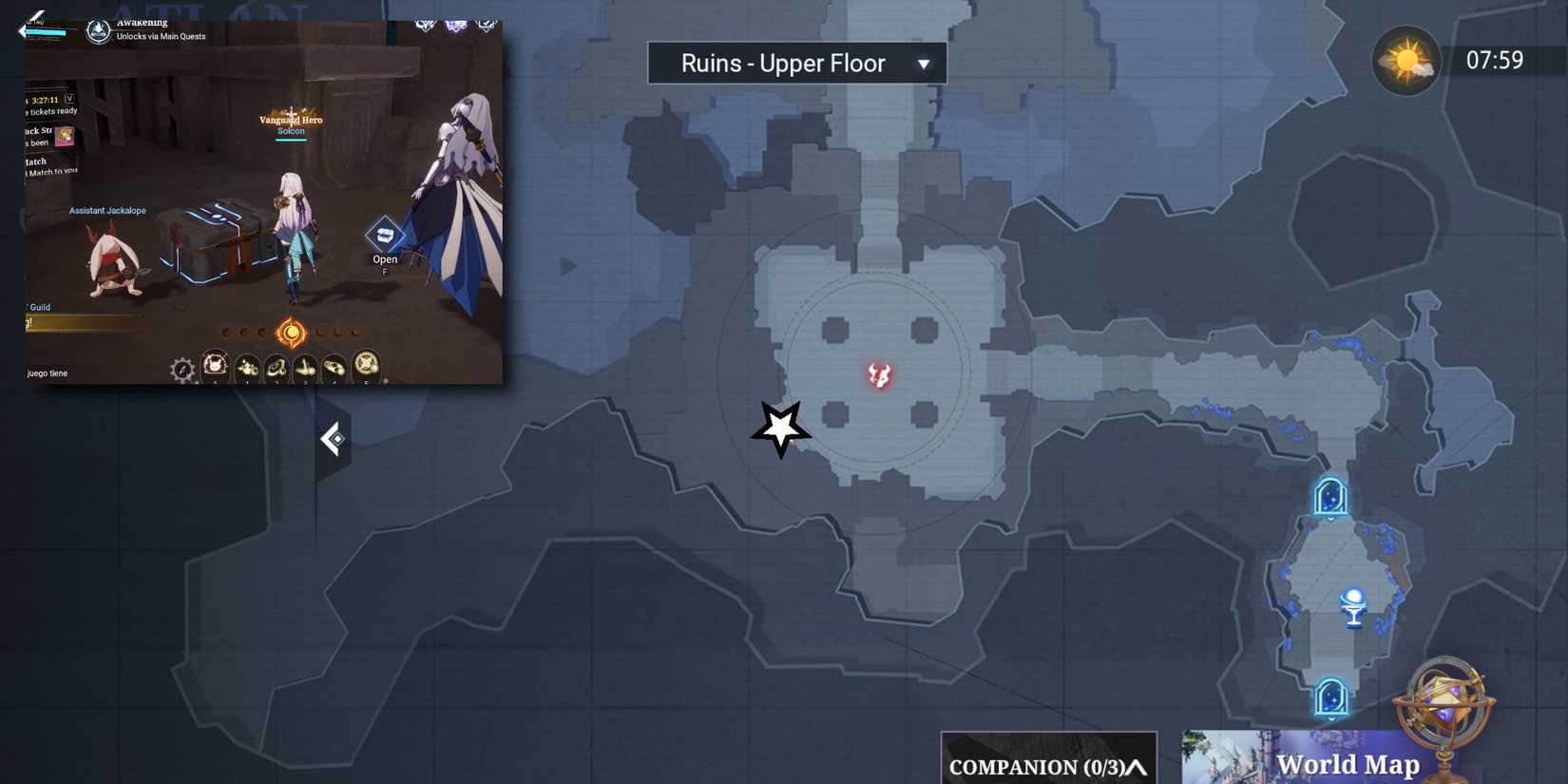
Task: Select the settings gear icon on the hotbar
Action: [x=182, y=369]
